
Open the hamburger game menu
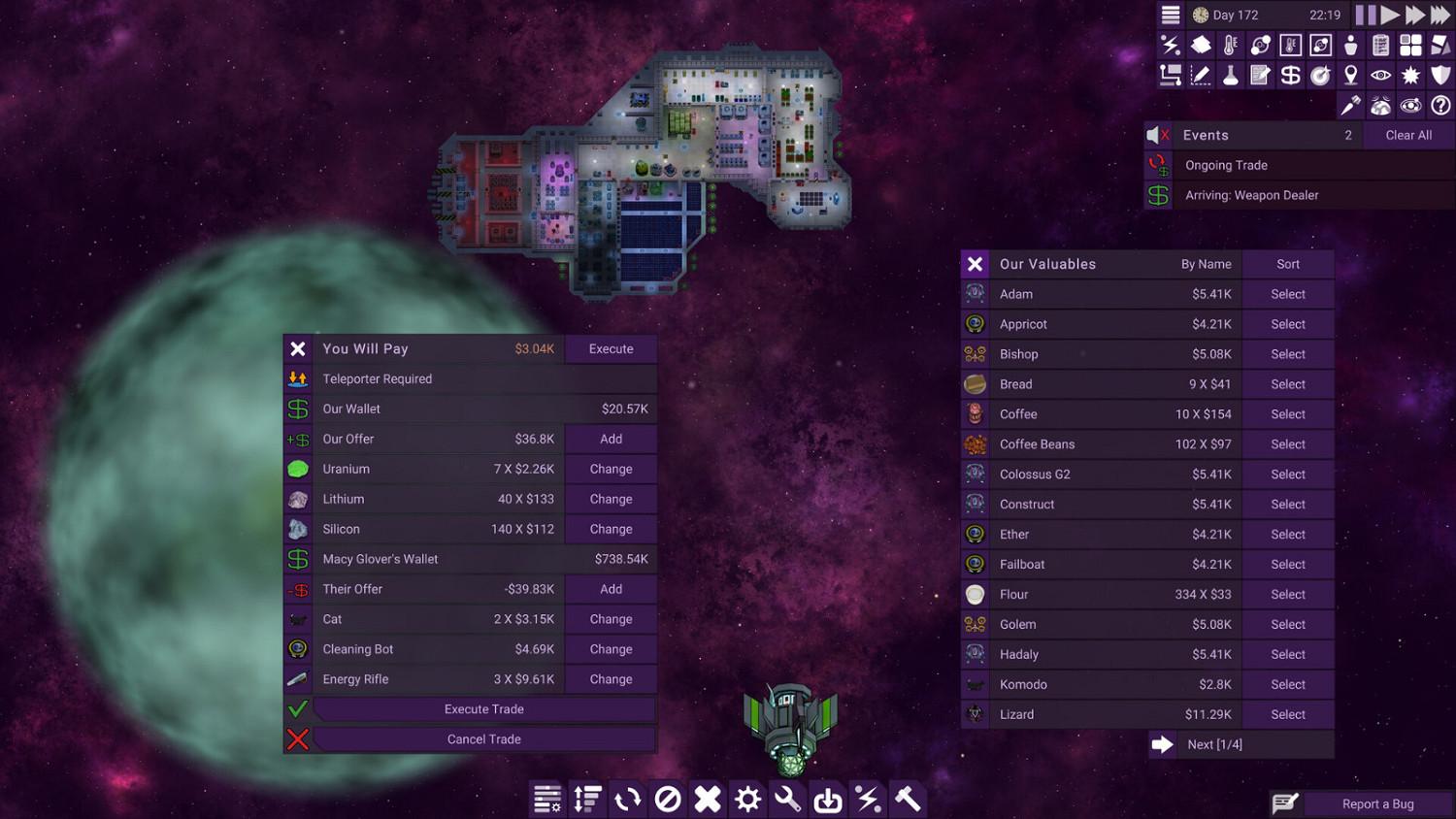[x=1170, y=14]
